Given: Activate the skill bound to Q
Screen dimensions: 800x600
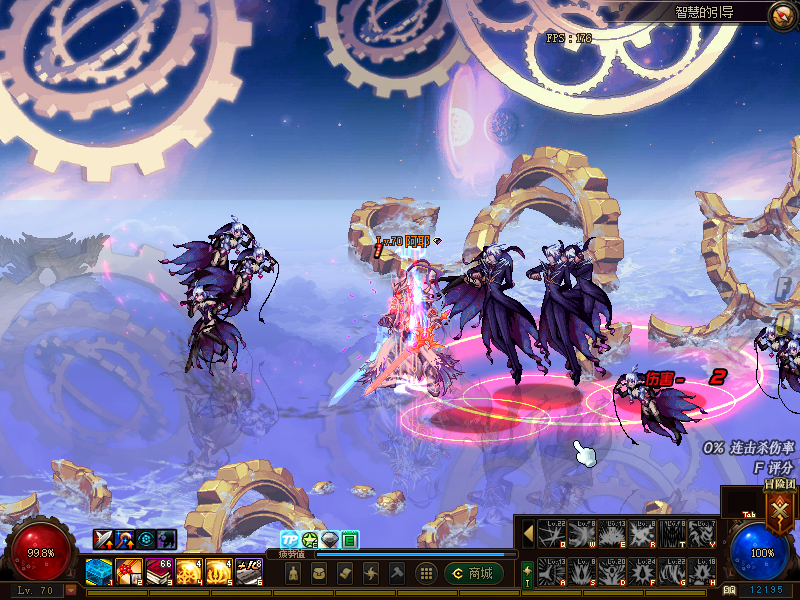Looking at the screenshot, I should 552,534.
